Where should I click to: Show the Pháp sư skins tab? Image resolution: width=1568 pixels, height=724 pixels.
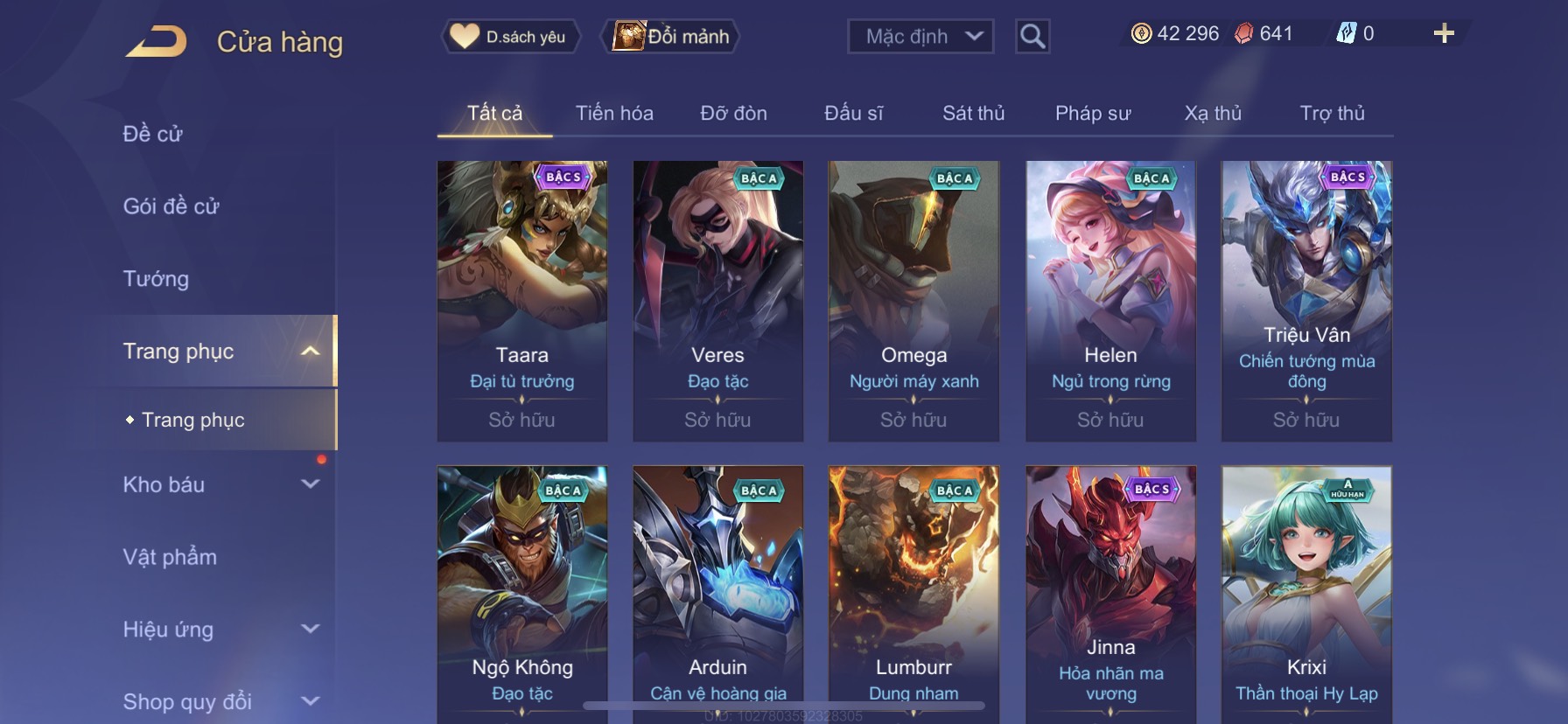click(x=1093, y=114)
